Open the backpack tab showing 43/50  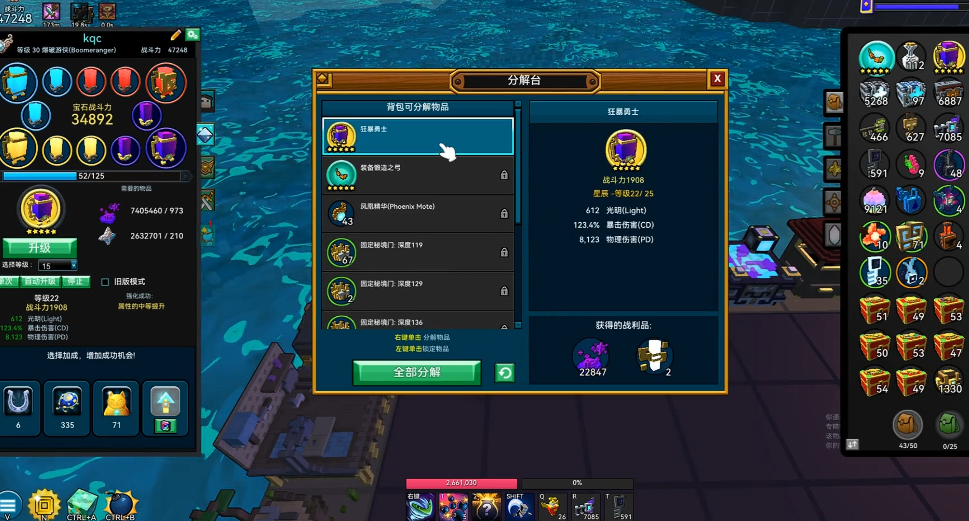(x=907, y=425)
